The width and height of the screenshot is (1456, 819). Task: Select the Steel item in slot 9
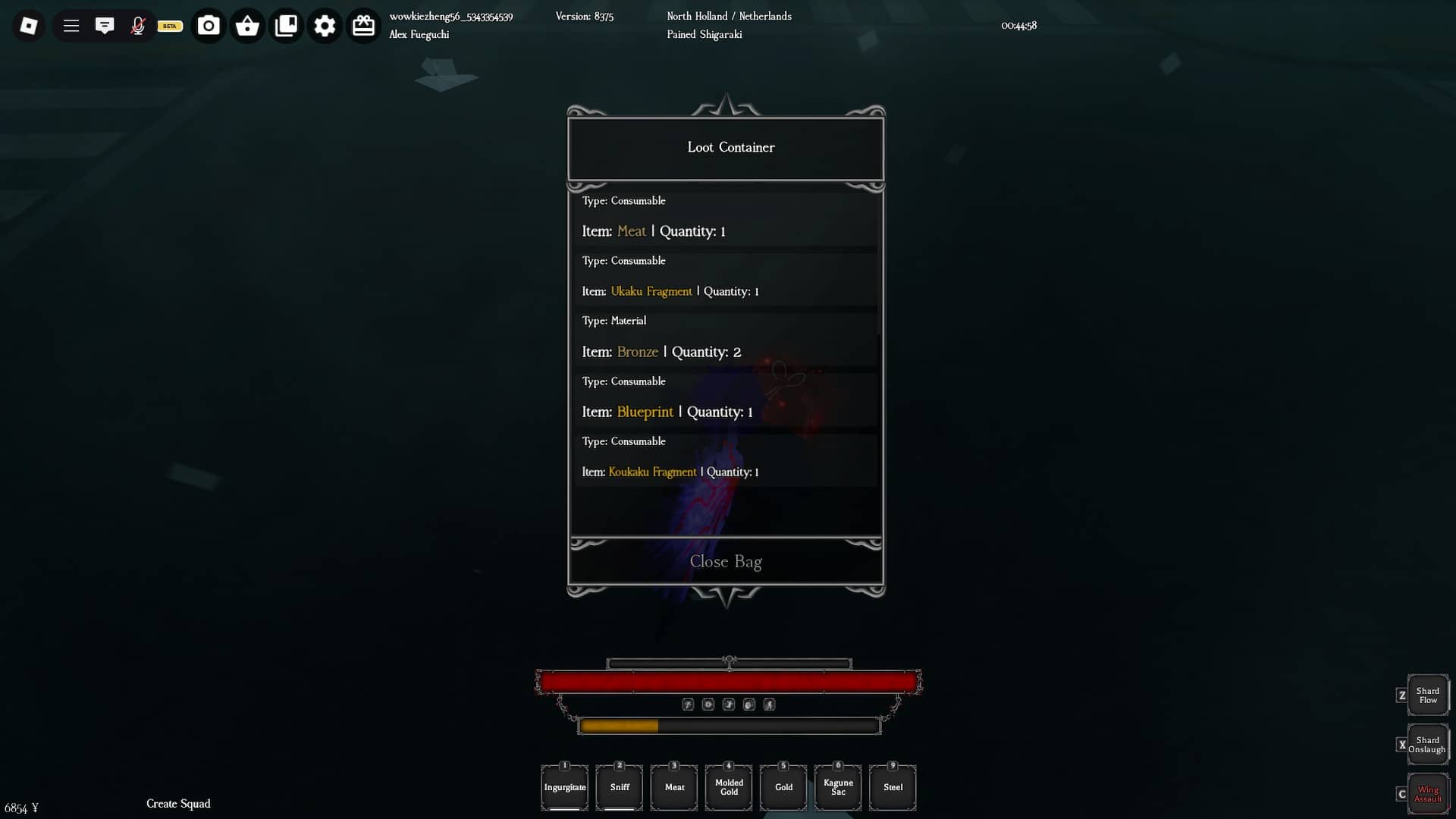coord(892,787)
